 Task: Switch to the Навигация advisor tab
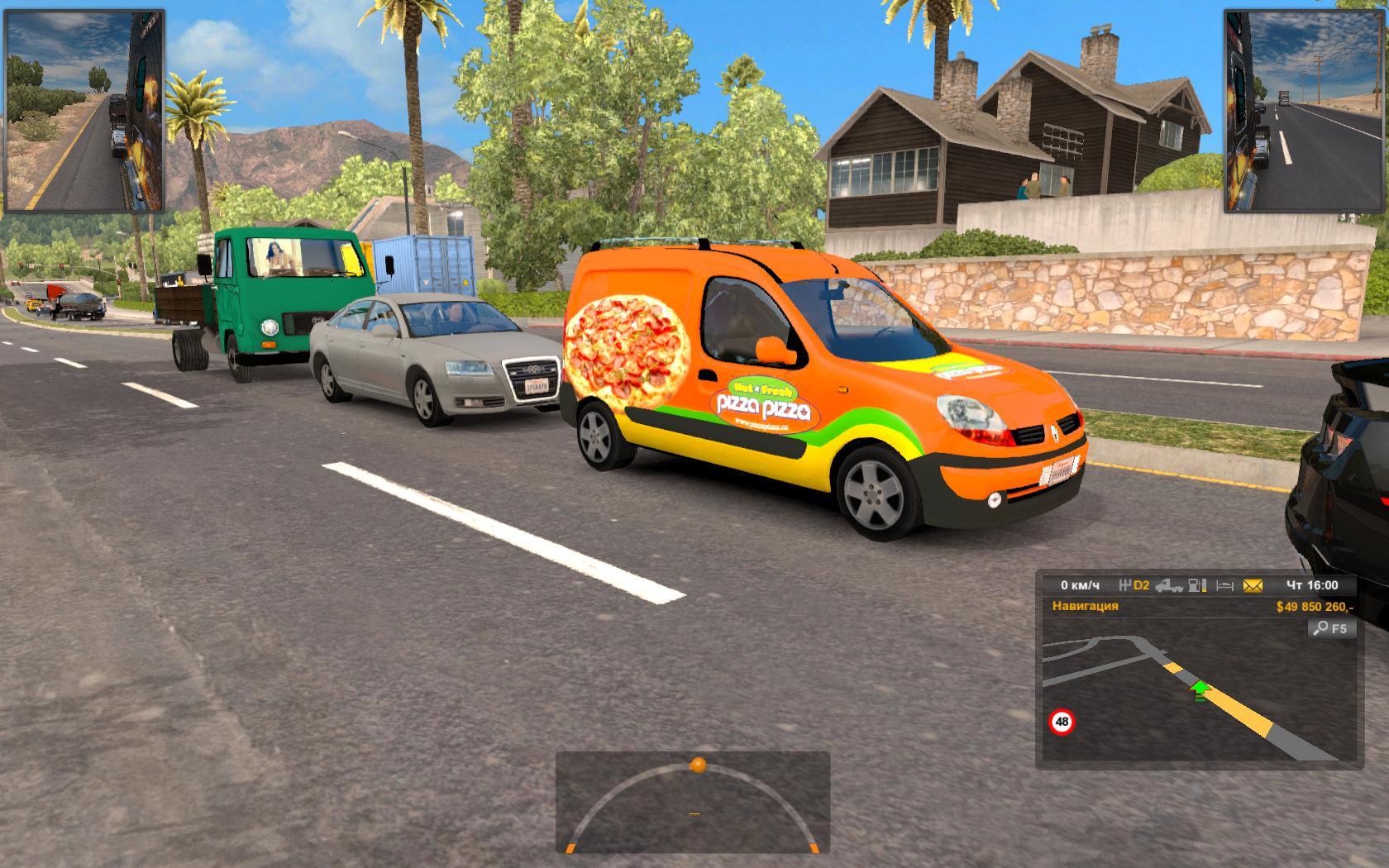point(1085,606)
